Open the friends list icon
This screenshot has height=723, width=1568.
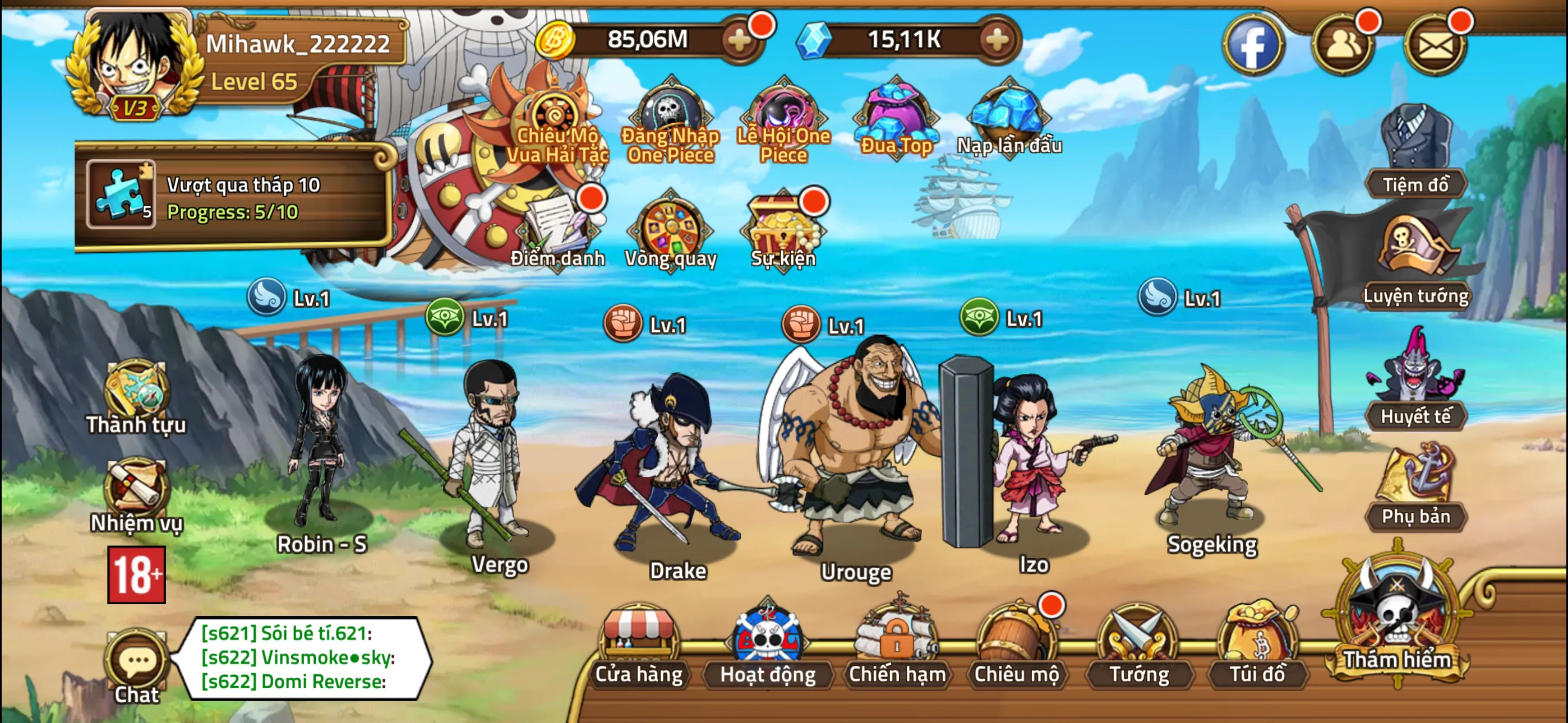(1343, 44)
